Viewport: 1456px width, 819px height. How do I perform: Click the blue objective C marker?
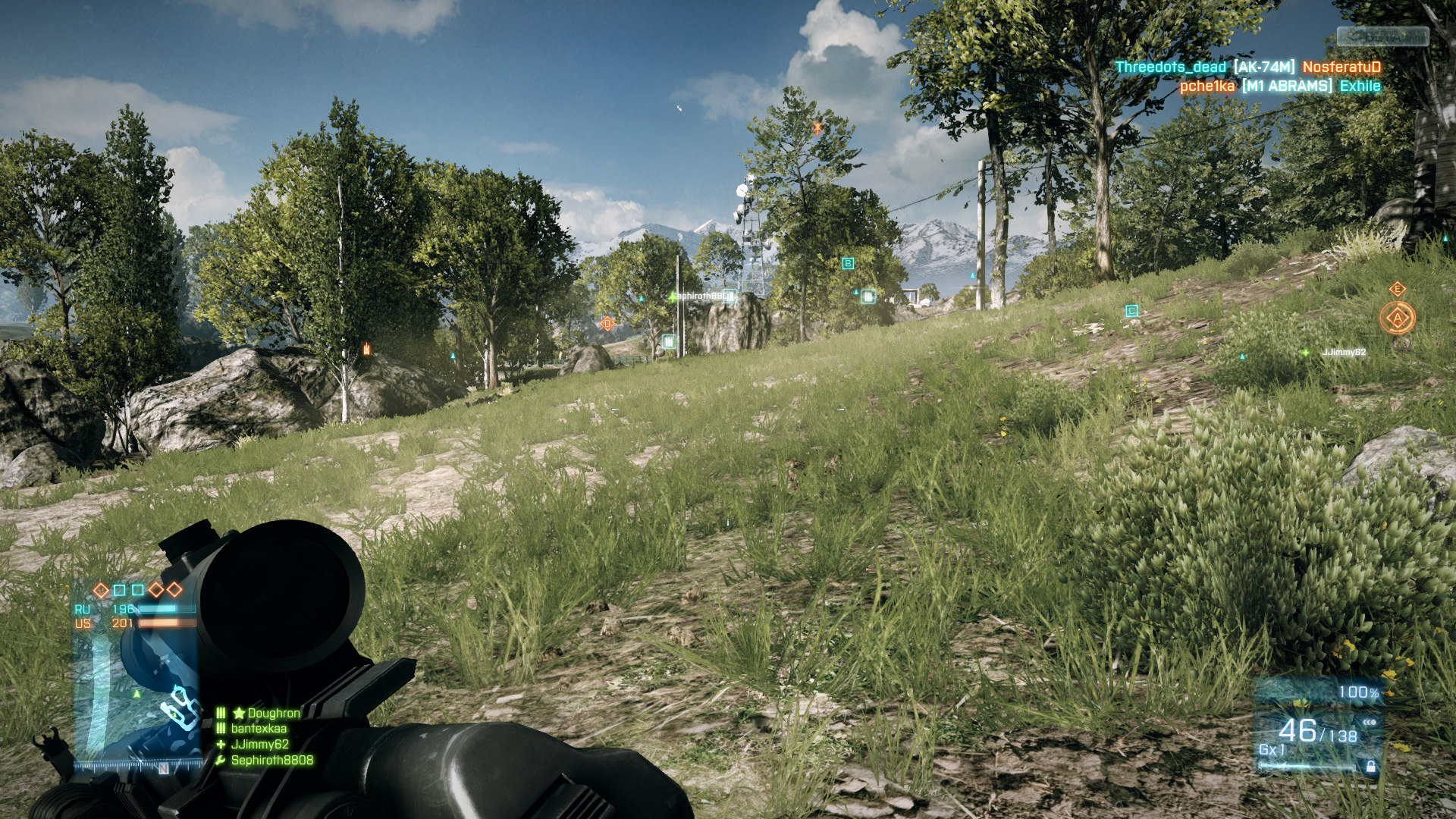click(1132, 311)
